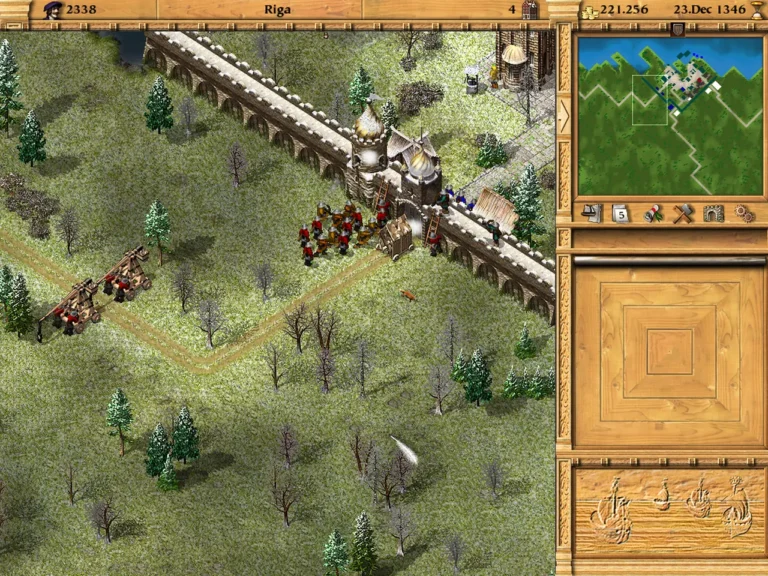Viewport: 768px width, 576px height.
Task: Click the gold coins treasury icon
Action: point(590,11)
